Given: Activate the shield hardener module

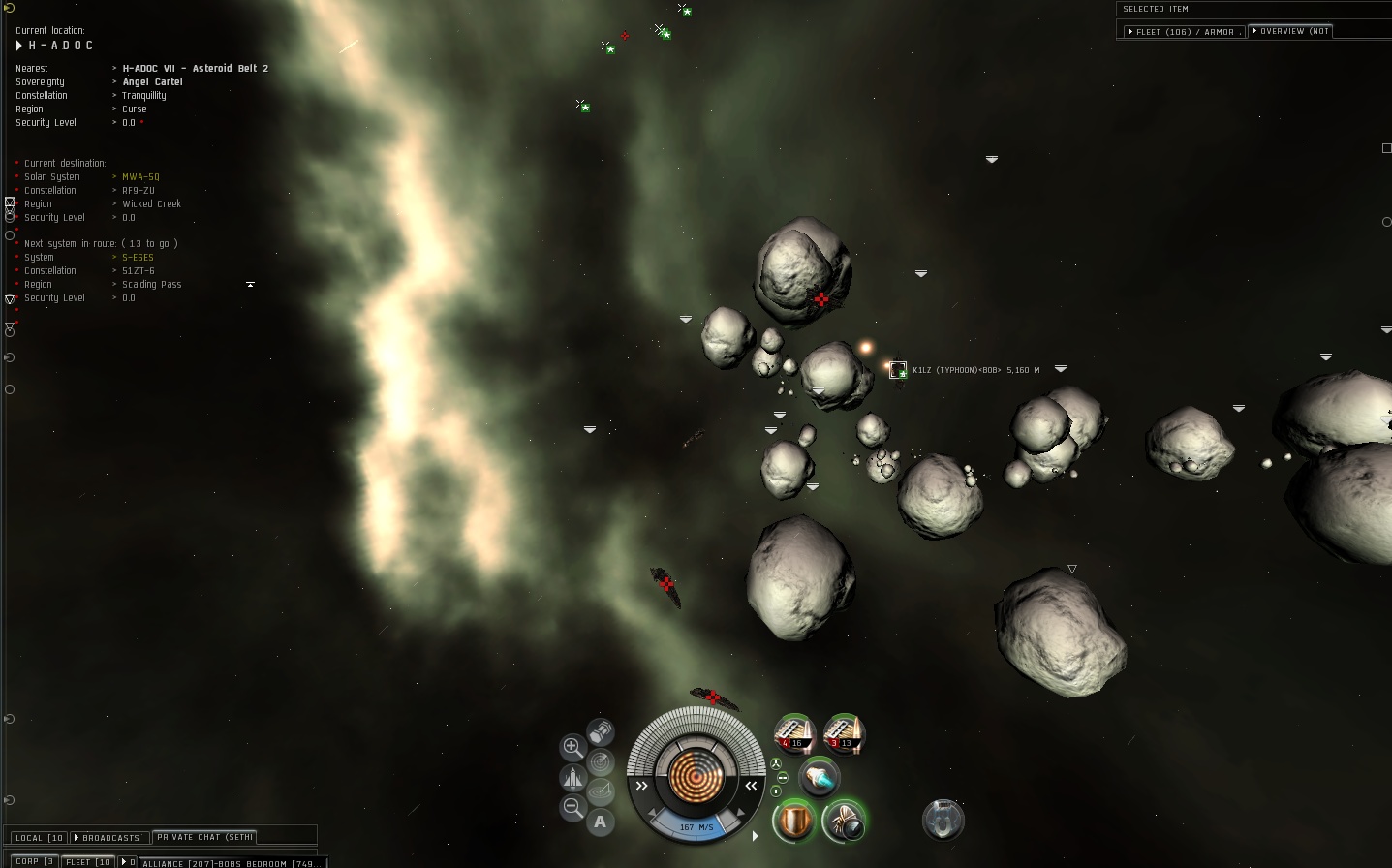Looking at the screenshot, I should point(794,821).
